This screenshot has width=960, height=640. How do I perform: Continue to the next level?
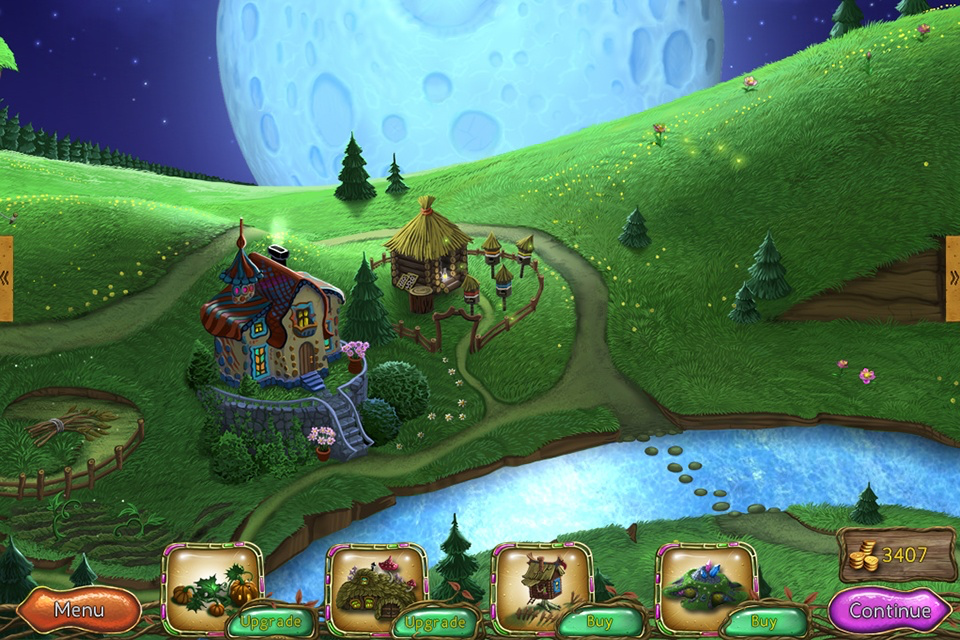[x=889, y=610]
